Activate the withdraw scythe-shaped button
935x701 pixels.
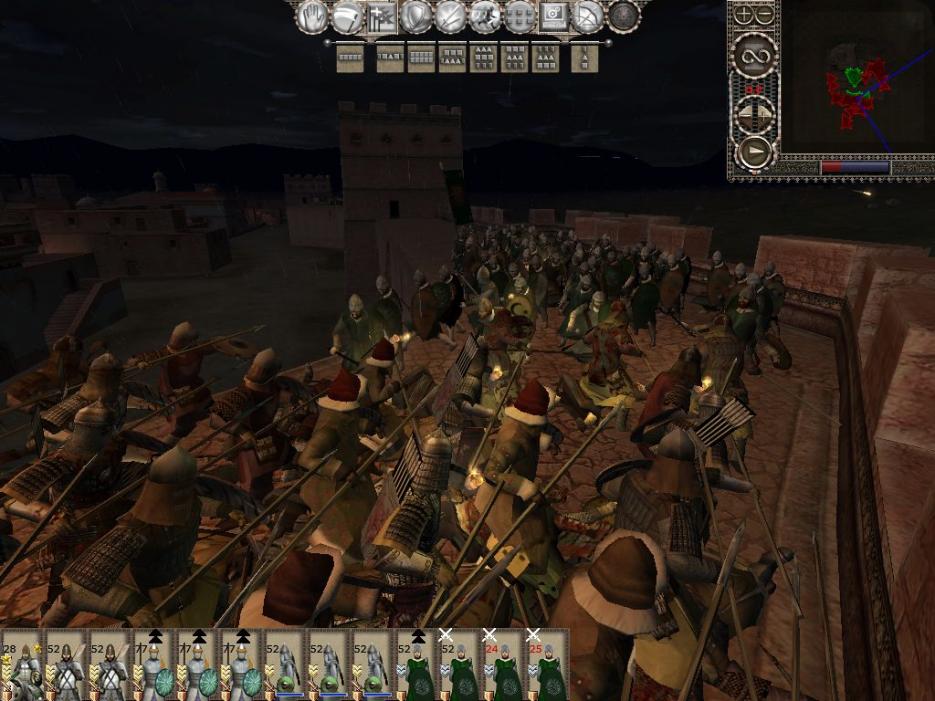tap(347, 16)
